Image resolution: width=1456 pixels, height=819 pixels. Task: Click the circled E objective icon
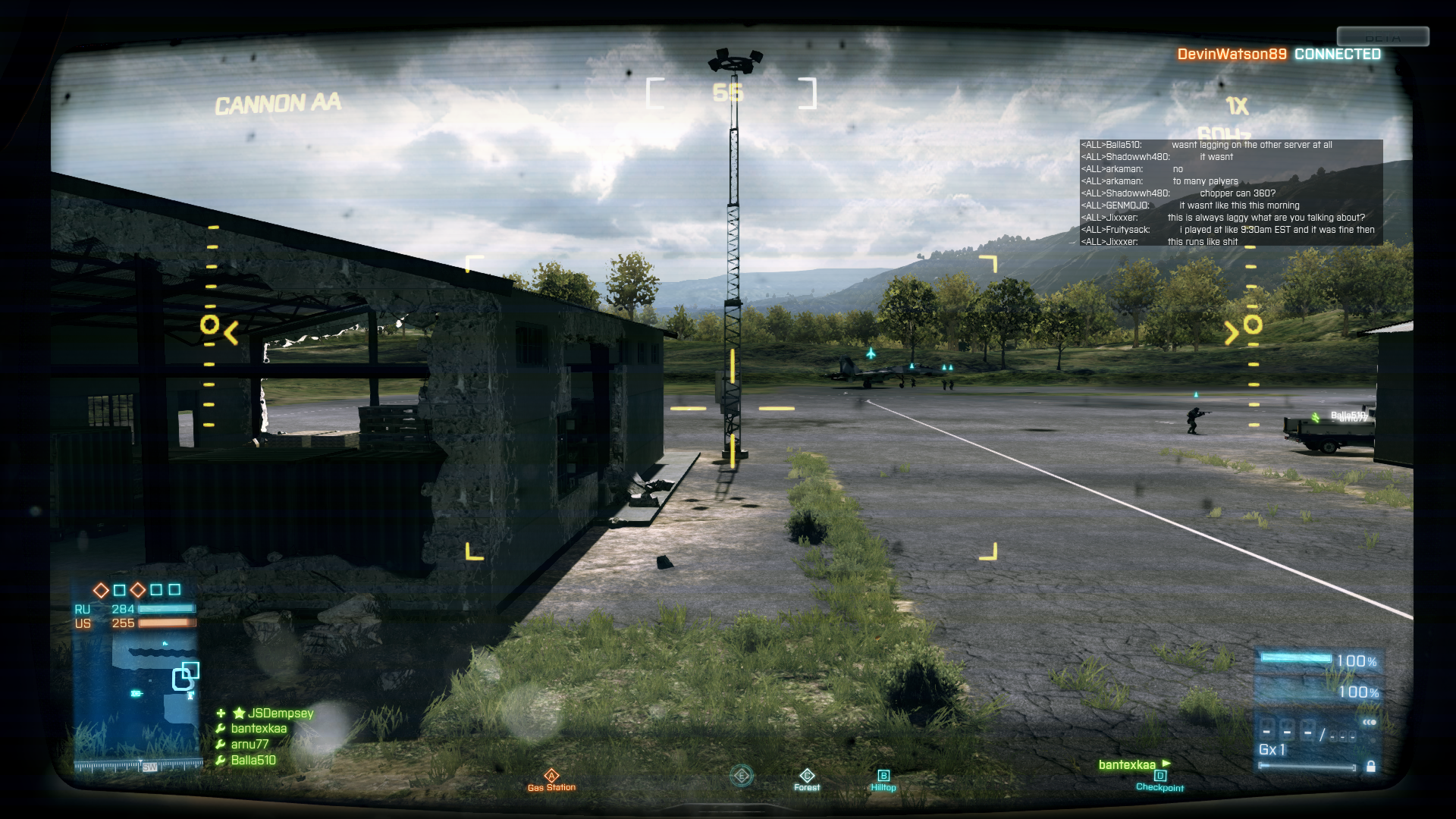click(742, 776)
